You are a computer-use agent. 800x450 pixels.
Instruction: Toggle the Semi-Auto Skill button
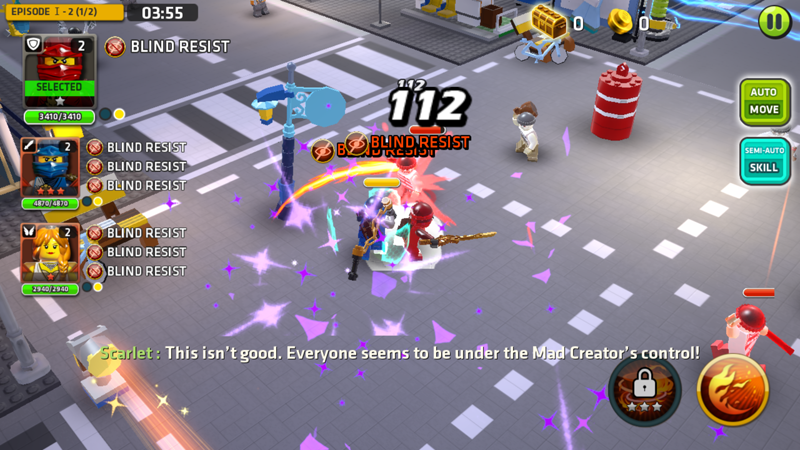764,160
